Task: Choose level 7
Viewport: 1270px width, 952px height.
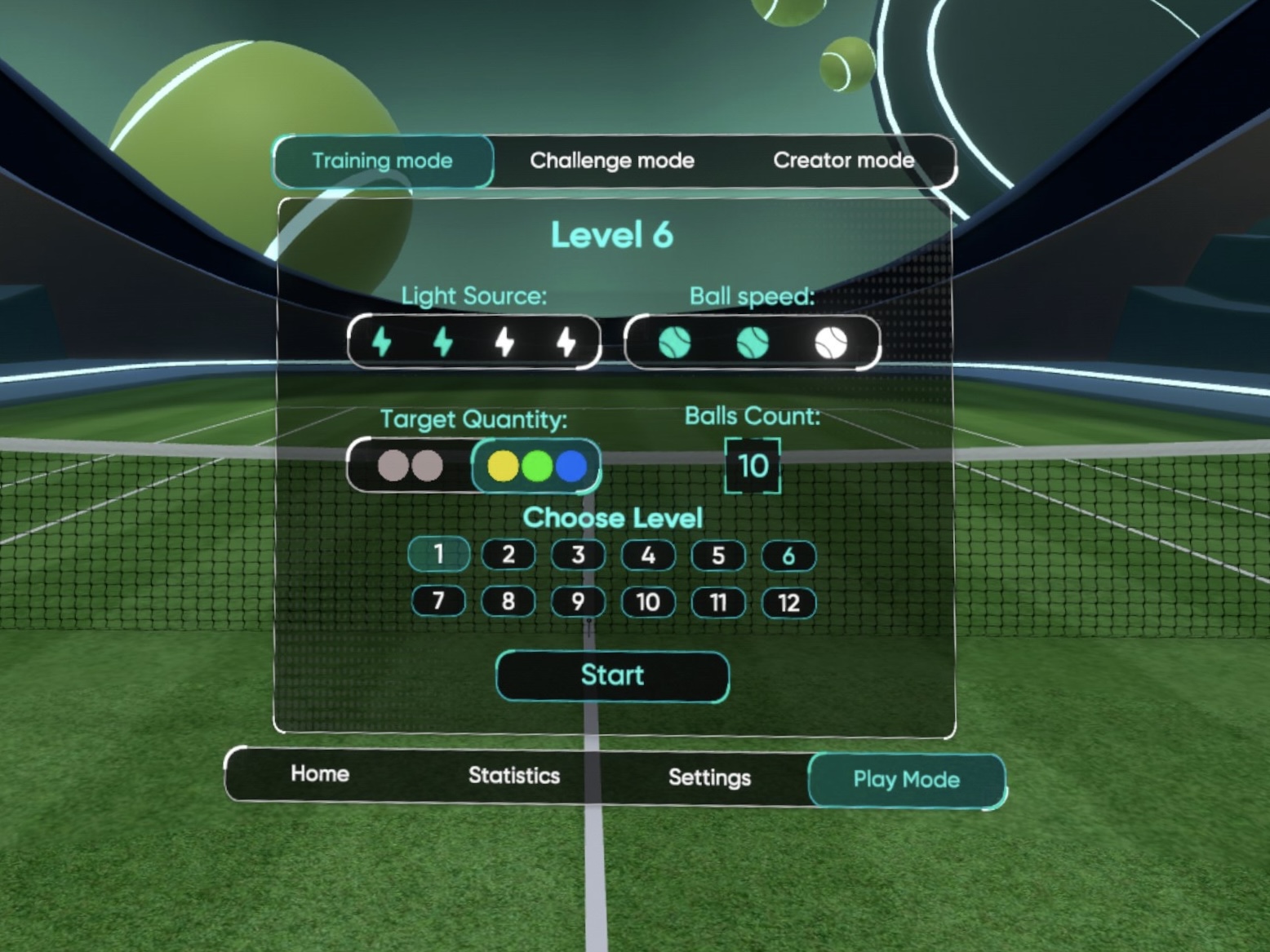Action: [x=439, y=601]
